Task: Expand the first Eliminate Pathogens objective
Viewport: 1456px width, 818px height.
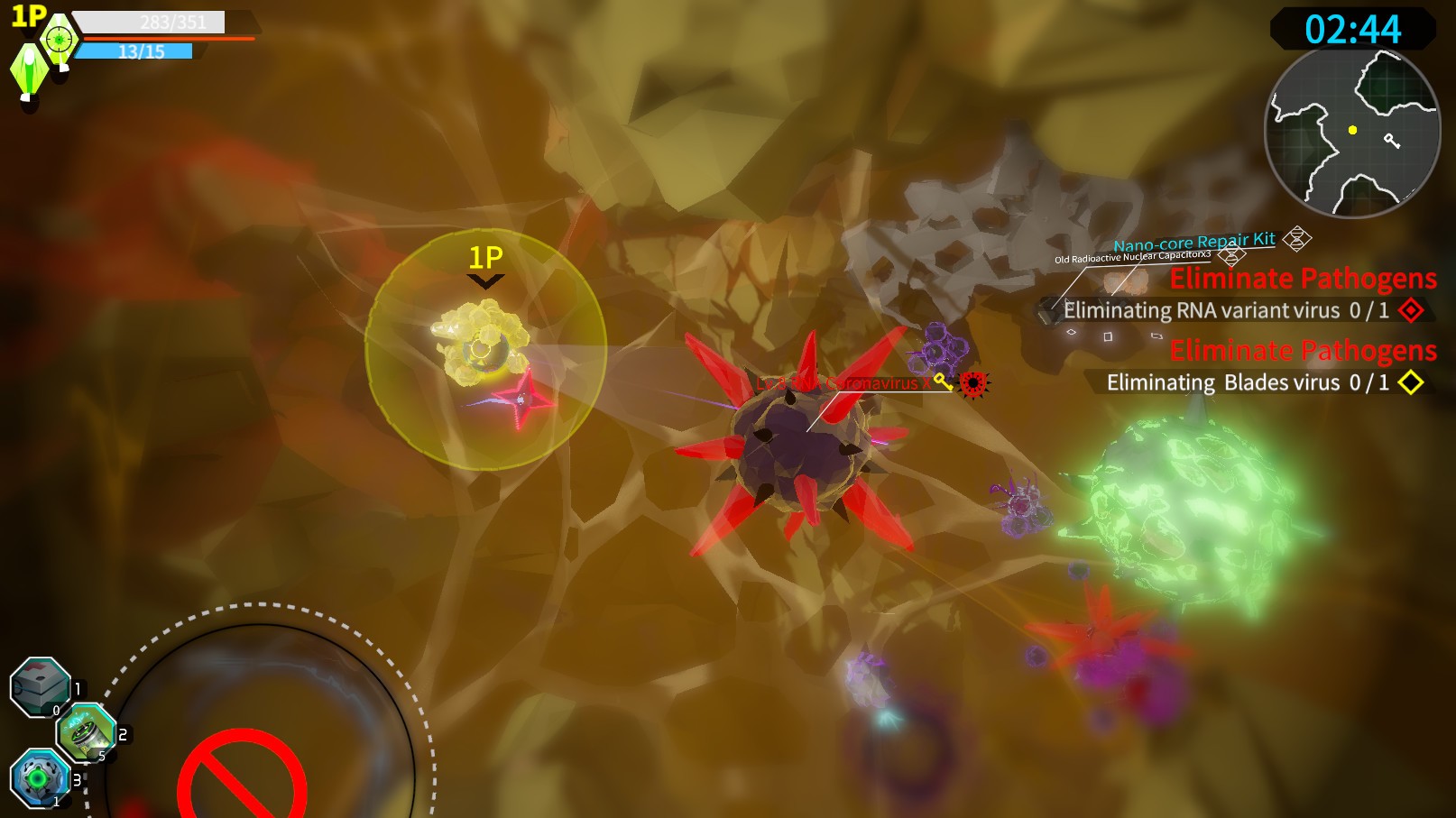Action: click(x=1303, y=279)
